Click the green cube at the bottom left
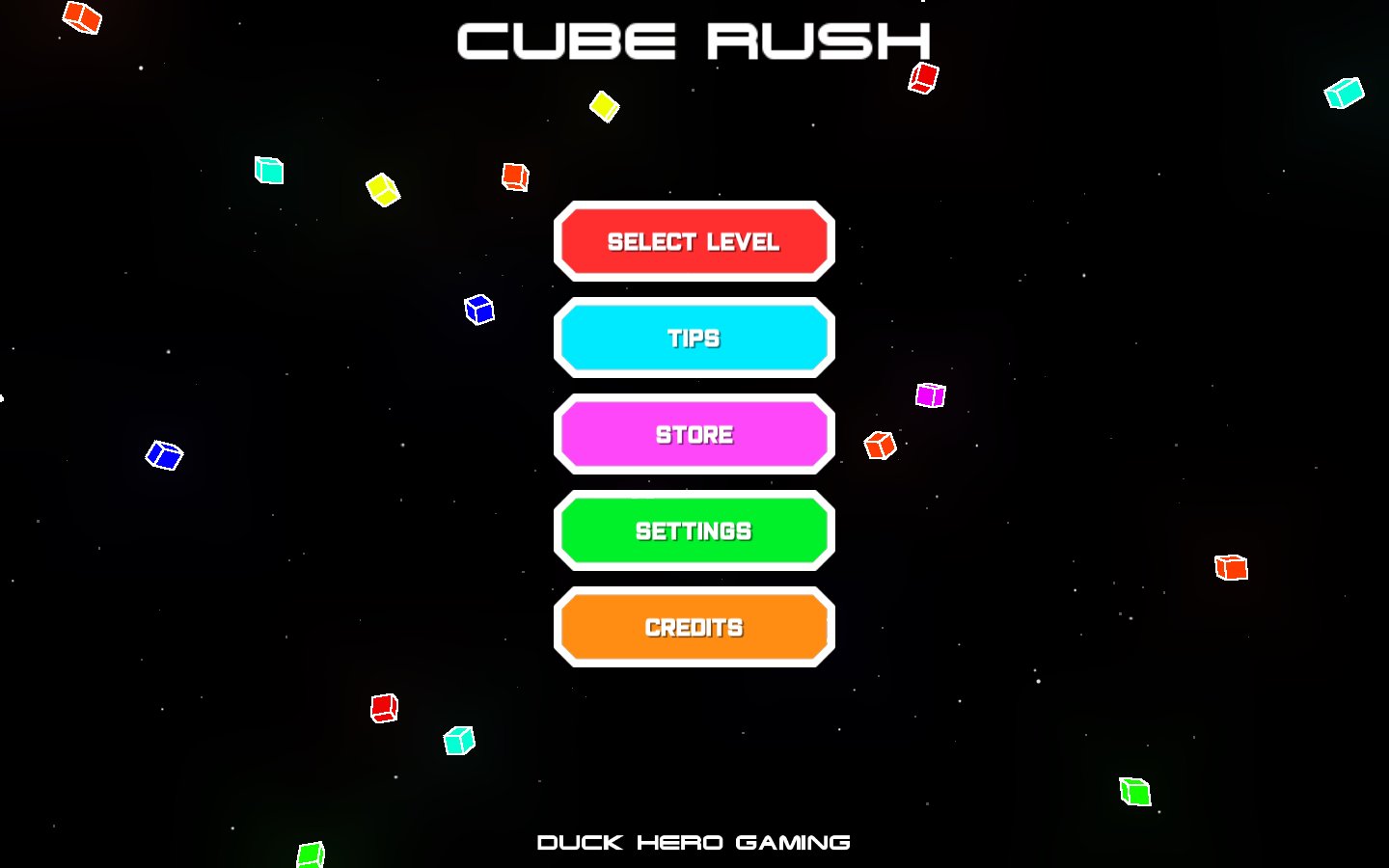Image resolution: width=1389 pixels, height=868 pixels. tap(310, 854)
